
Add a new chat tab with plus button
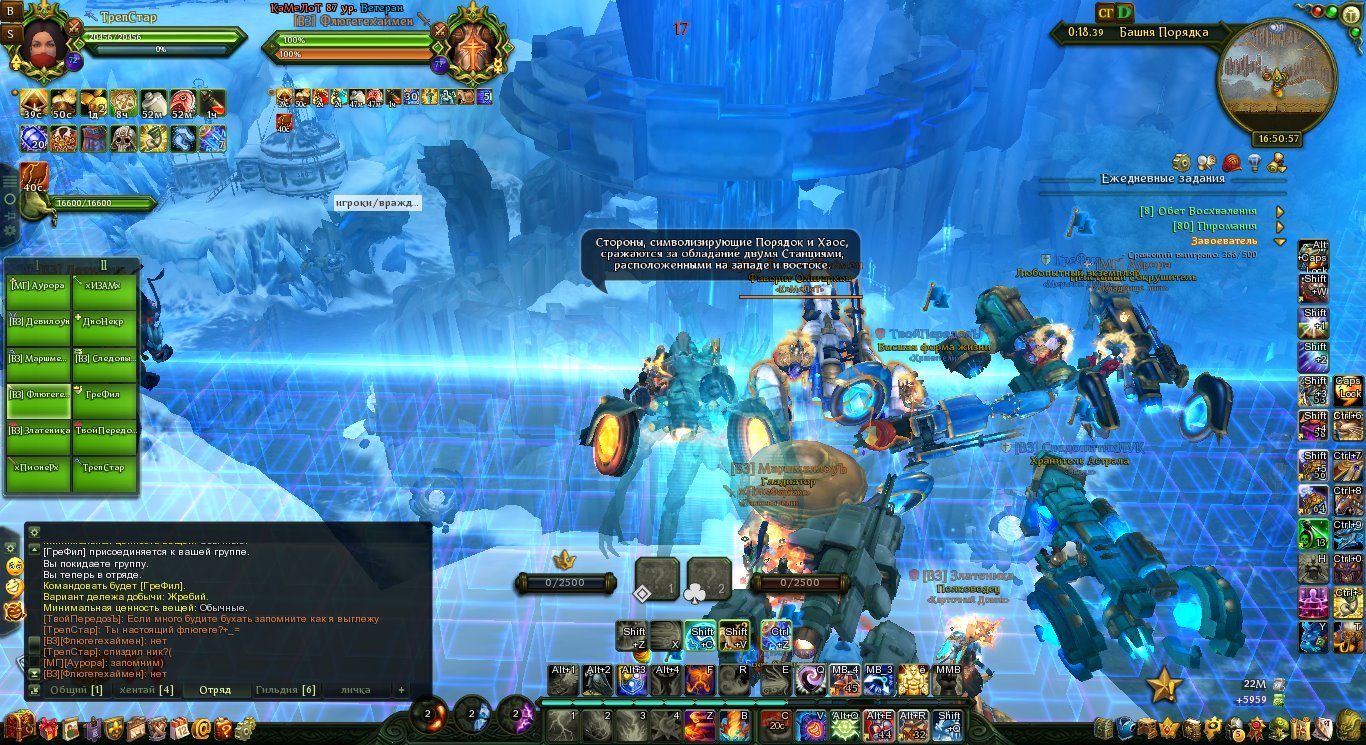coord(401,690)
